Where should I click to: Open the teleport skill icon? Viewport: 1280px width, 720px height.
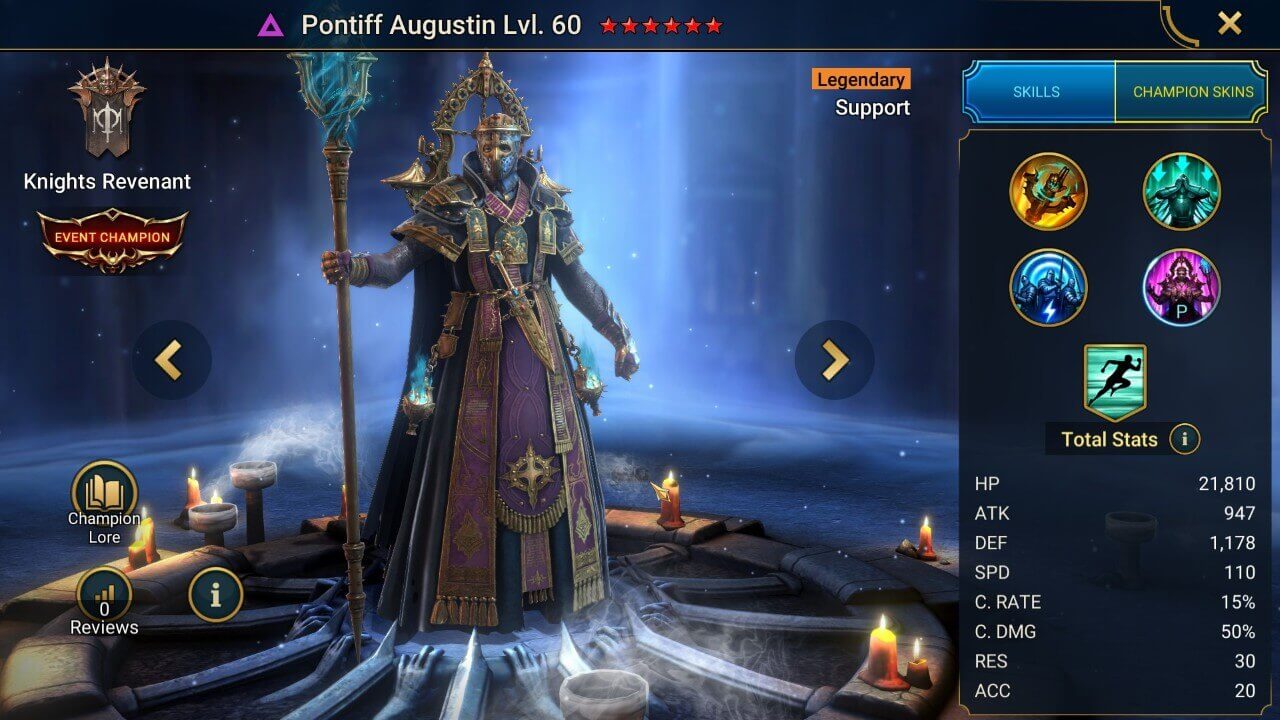click(x=1181, y=191)
